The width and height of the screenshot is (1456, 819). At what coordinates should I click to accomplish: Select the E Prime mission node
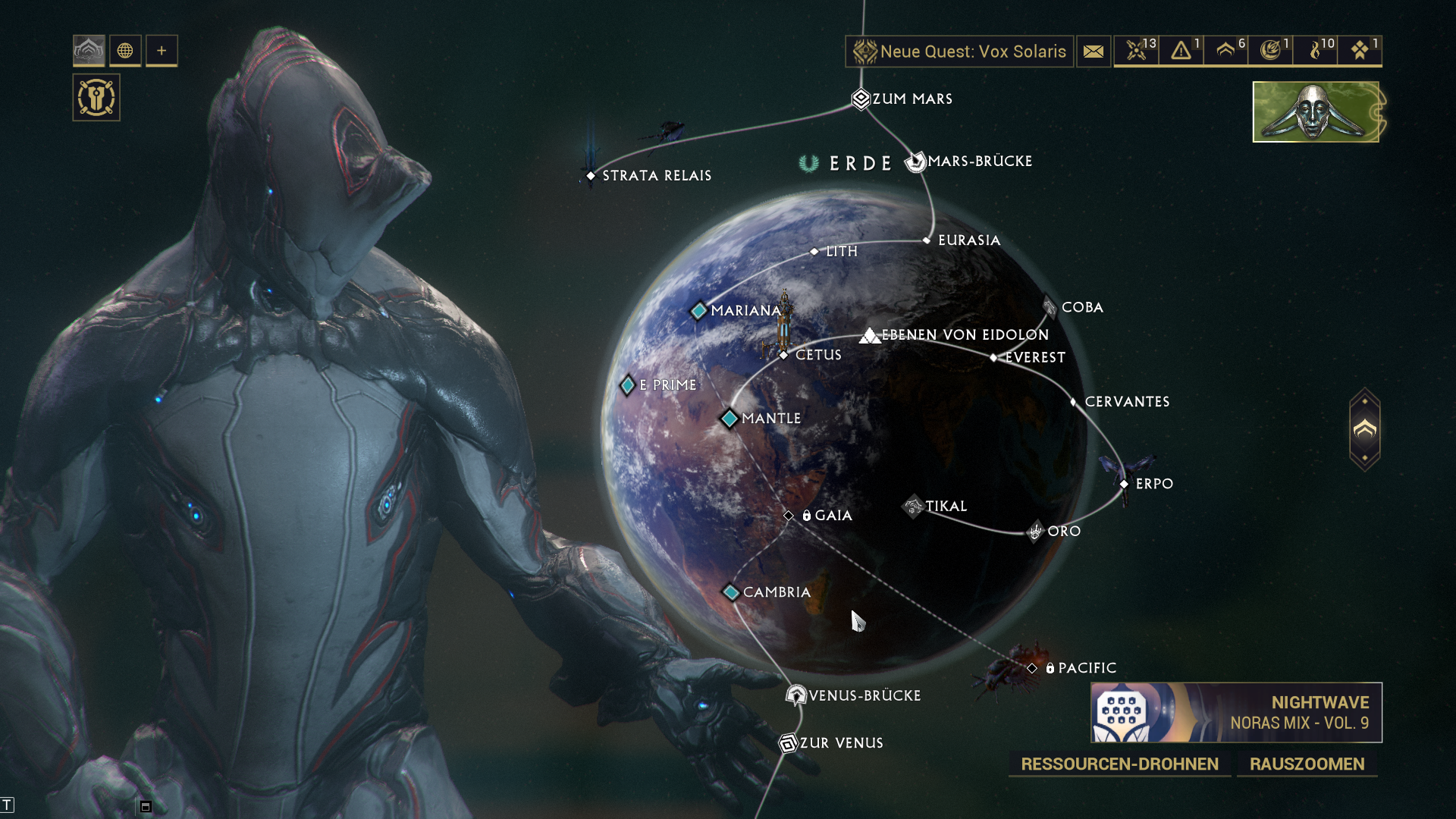pyautogui.click(x=628, y=385)
